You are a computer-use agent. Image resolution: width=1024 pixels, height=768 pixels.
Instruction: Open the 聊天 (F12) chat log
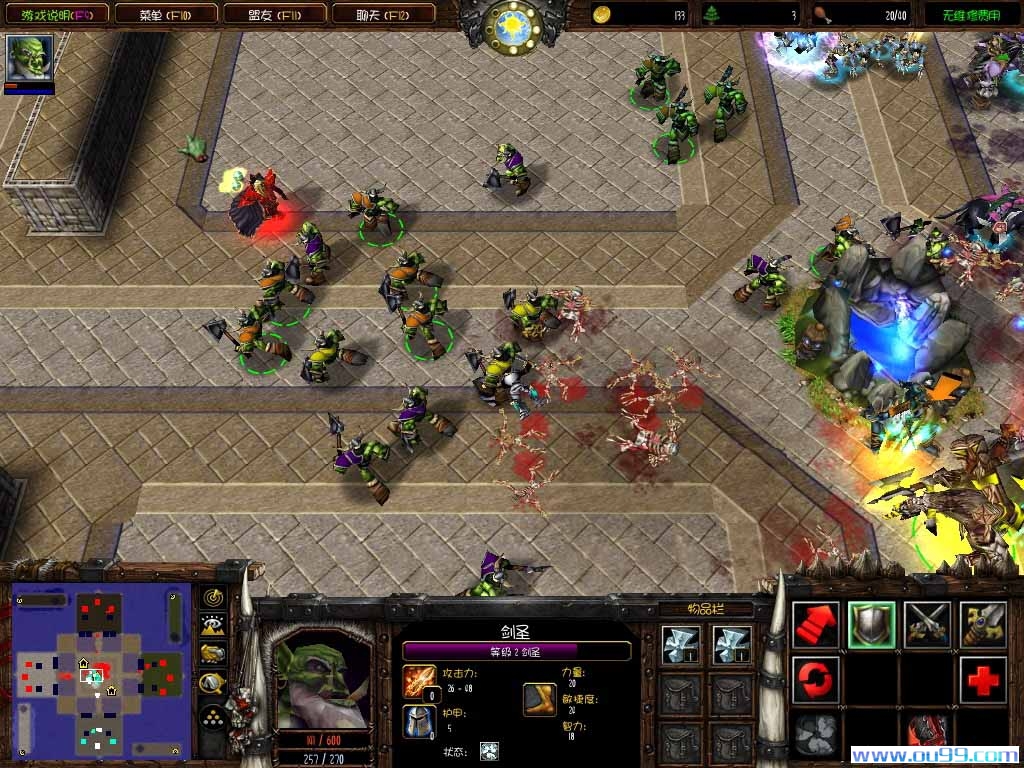[x=381, y=14]
